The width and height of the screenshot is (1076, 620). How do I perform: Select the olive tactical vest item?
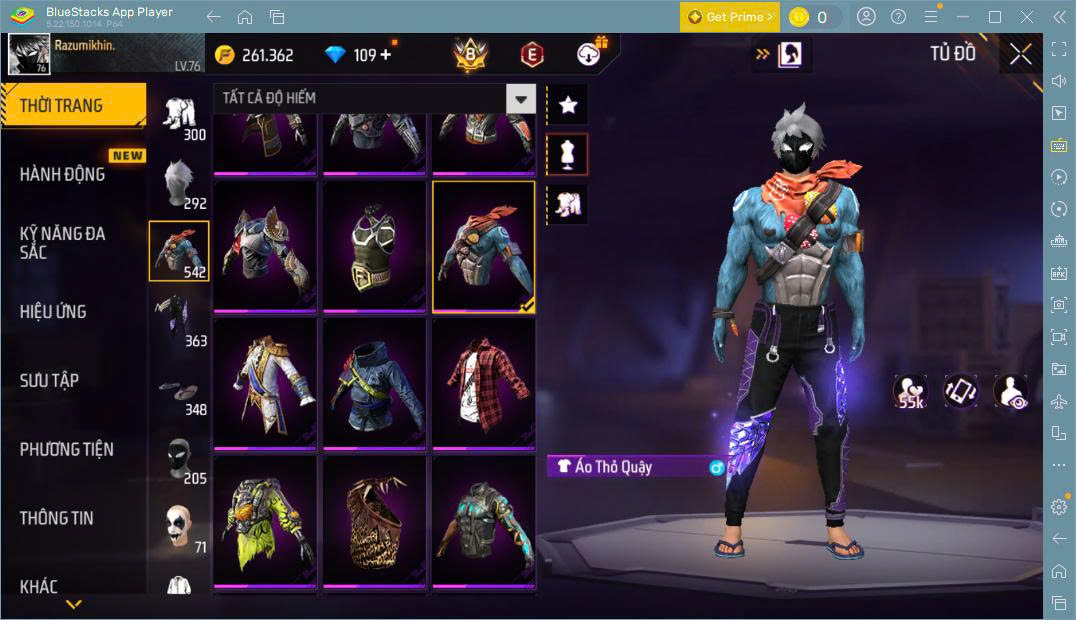pos(374,247)
